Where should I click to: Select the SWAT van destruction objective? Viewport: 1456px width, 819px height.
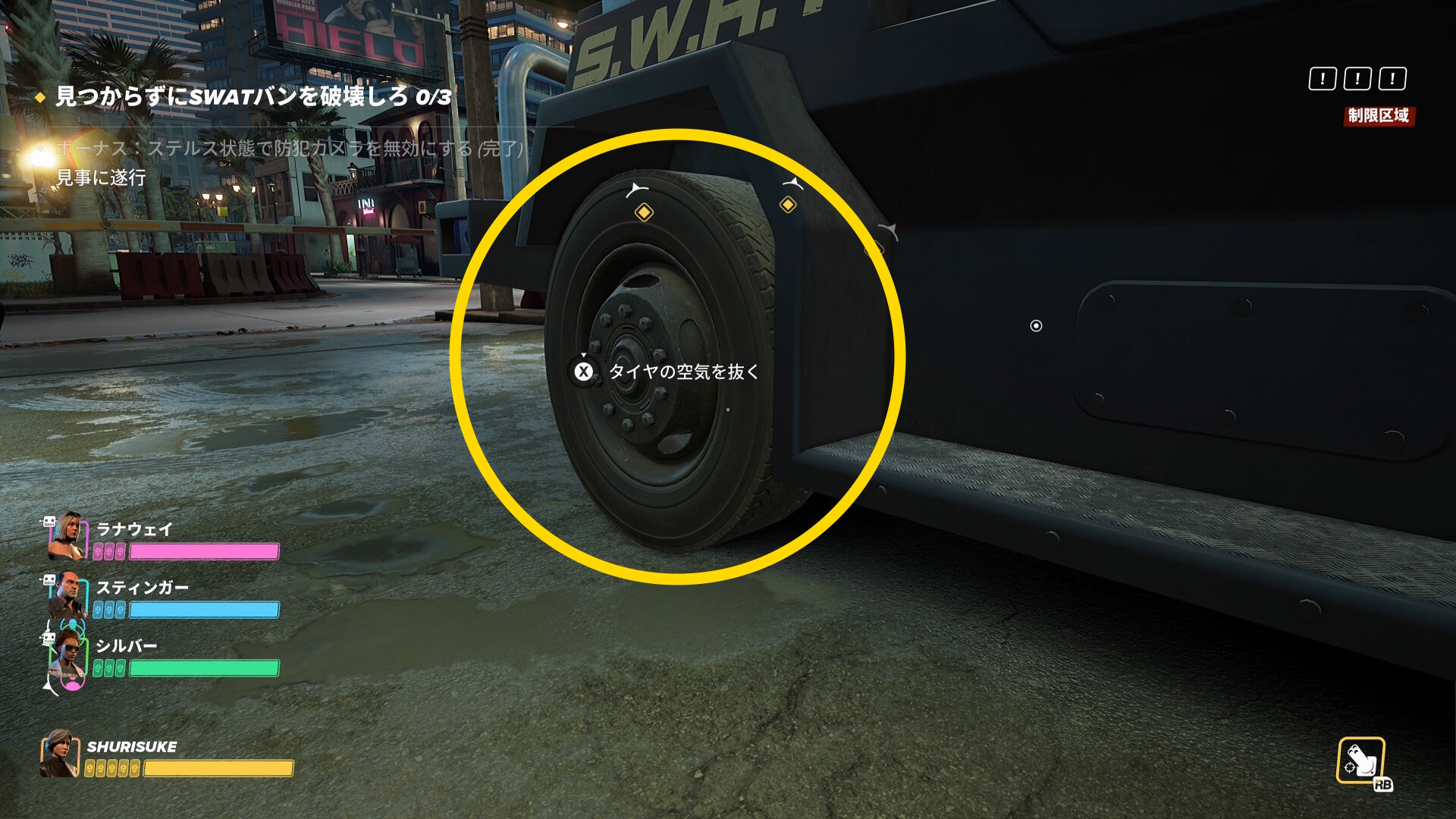click(253, 97)
